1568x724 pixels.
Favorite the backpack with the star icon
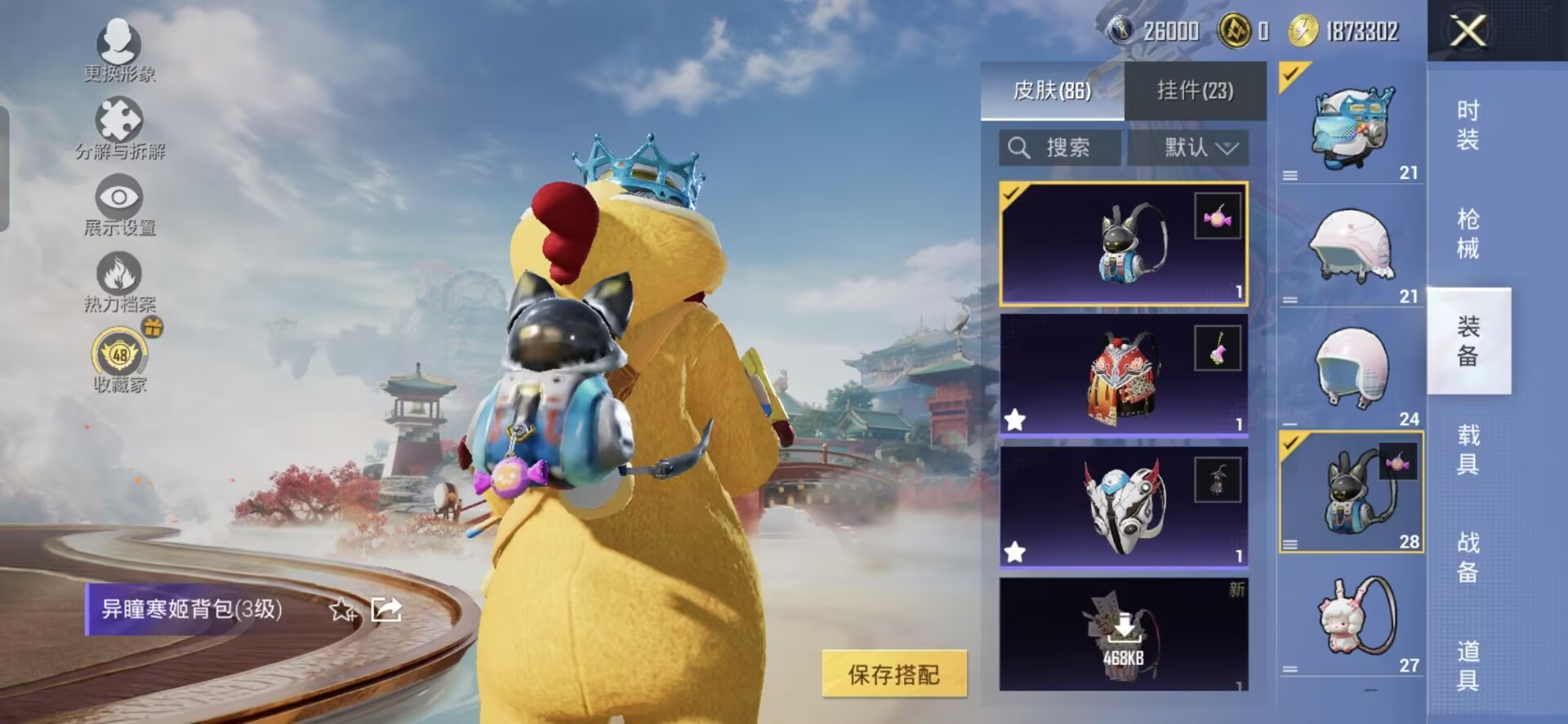[342, 610]
